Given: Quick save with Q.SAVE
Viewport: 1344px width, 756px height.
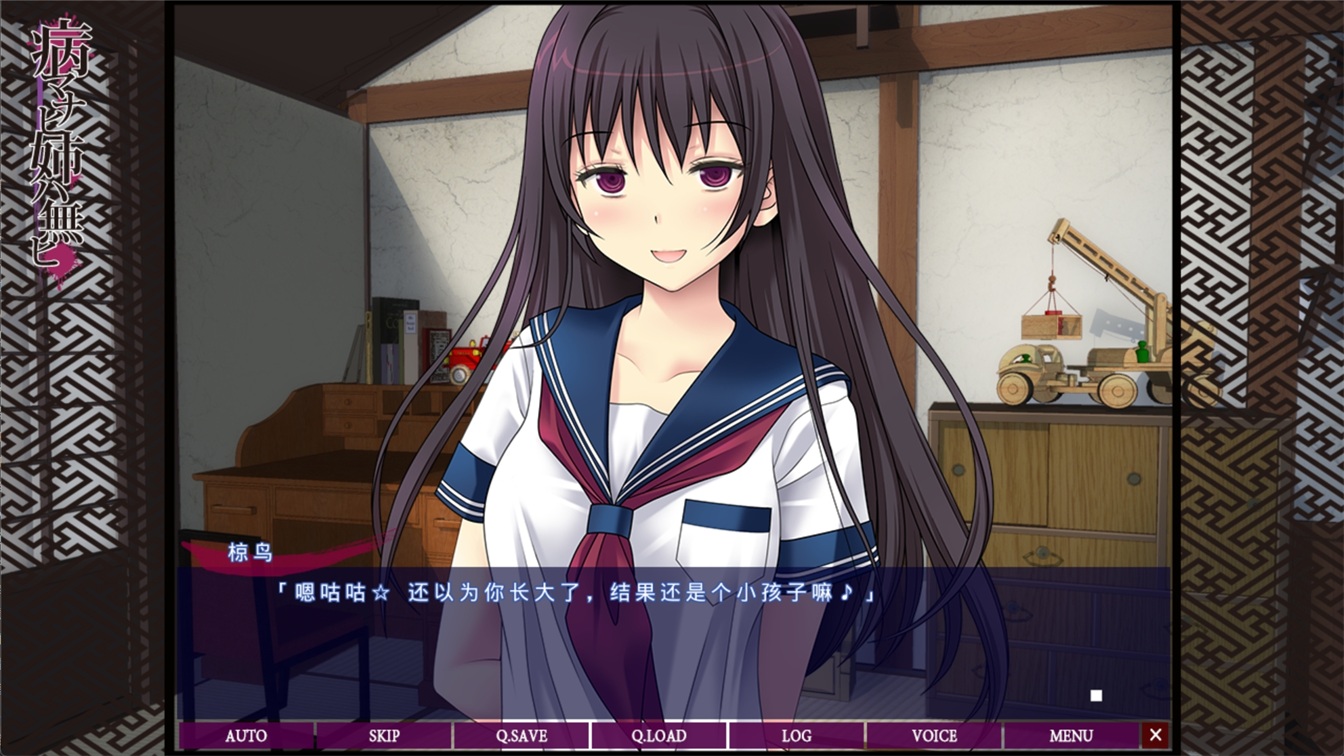Looking at the screenshot, I should (521, 736).
